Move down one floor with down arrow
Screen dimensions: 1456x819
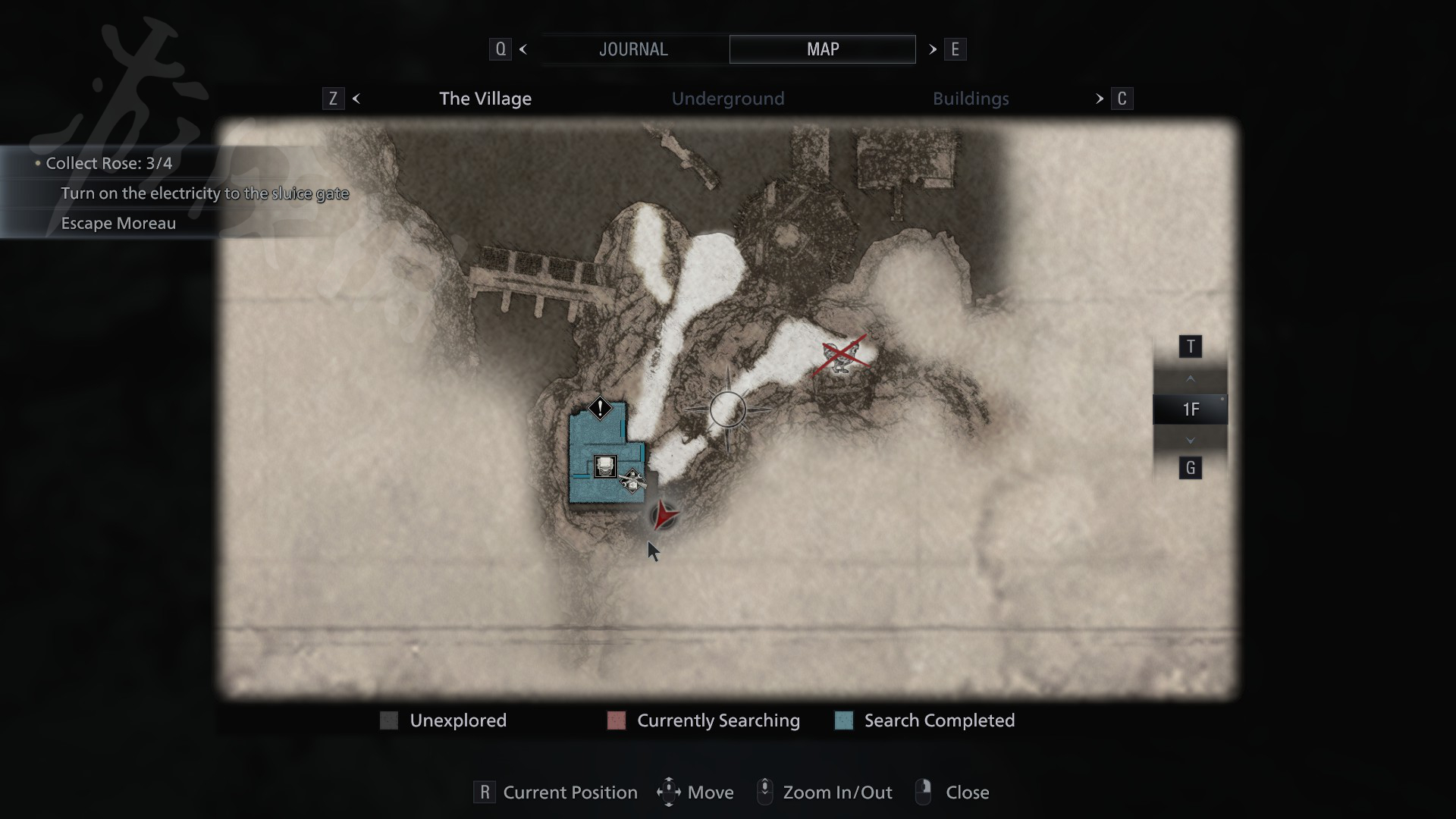point(1190,441)
